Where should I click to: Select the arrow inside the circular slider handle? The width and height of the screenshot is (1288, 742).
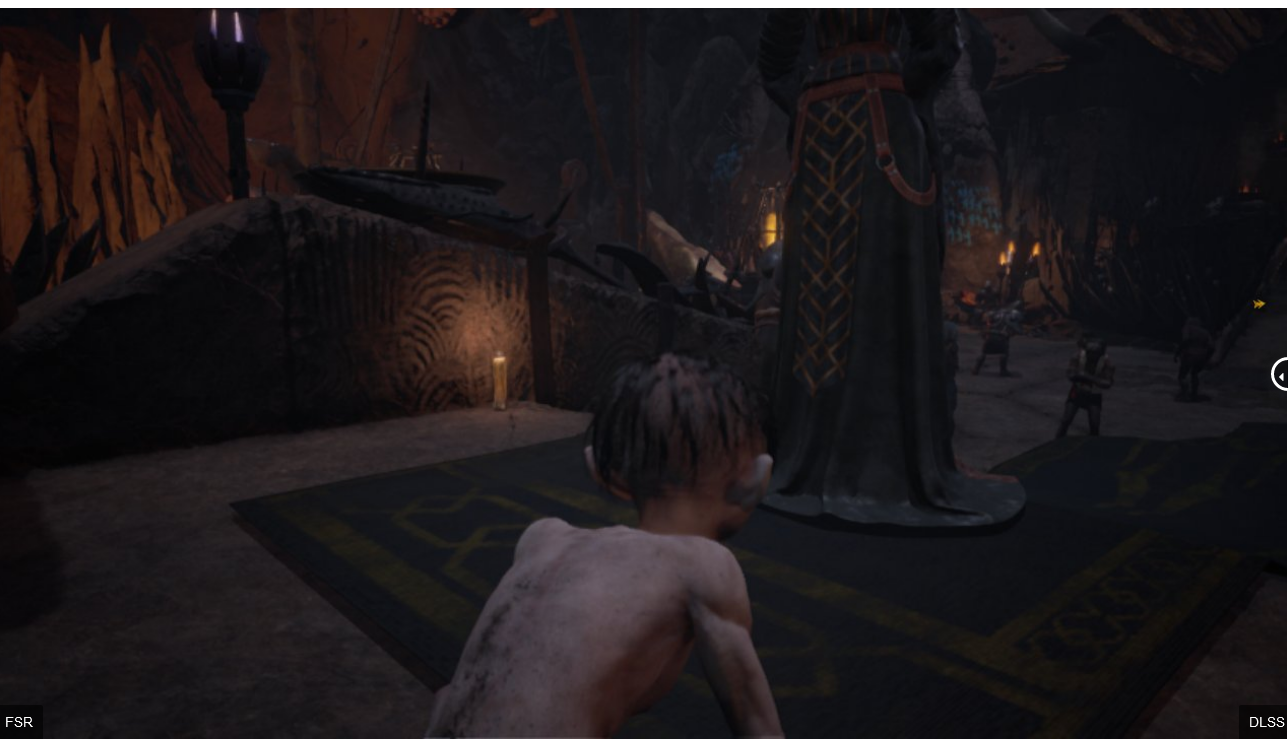(1283, 375)
